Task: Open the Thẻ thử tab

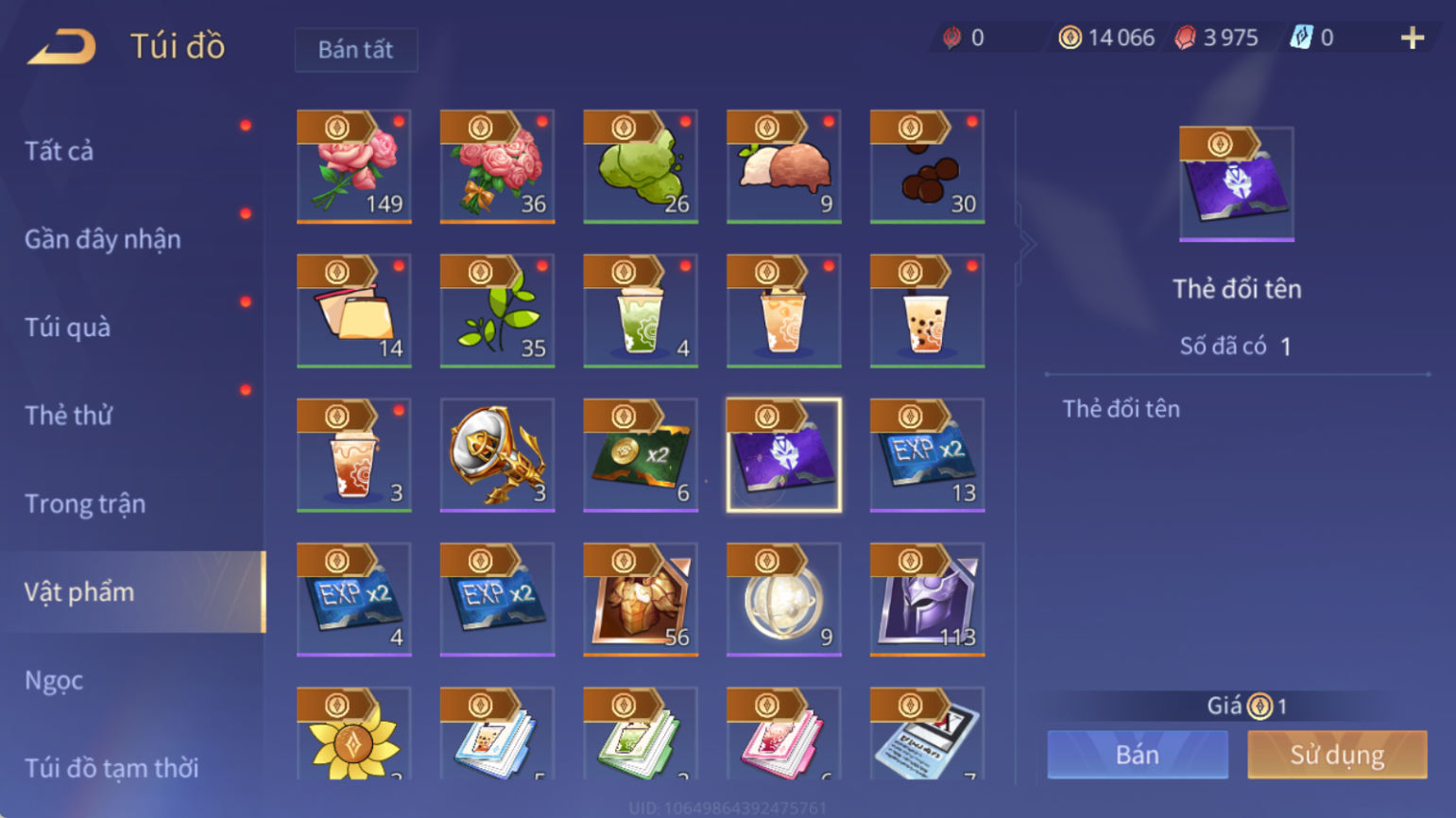Action: (x=68, y=416)
